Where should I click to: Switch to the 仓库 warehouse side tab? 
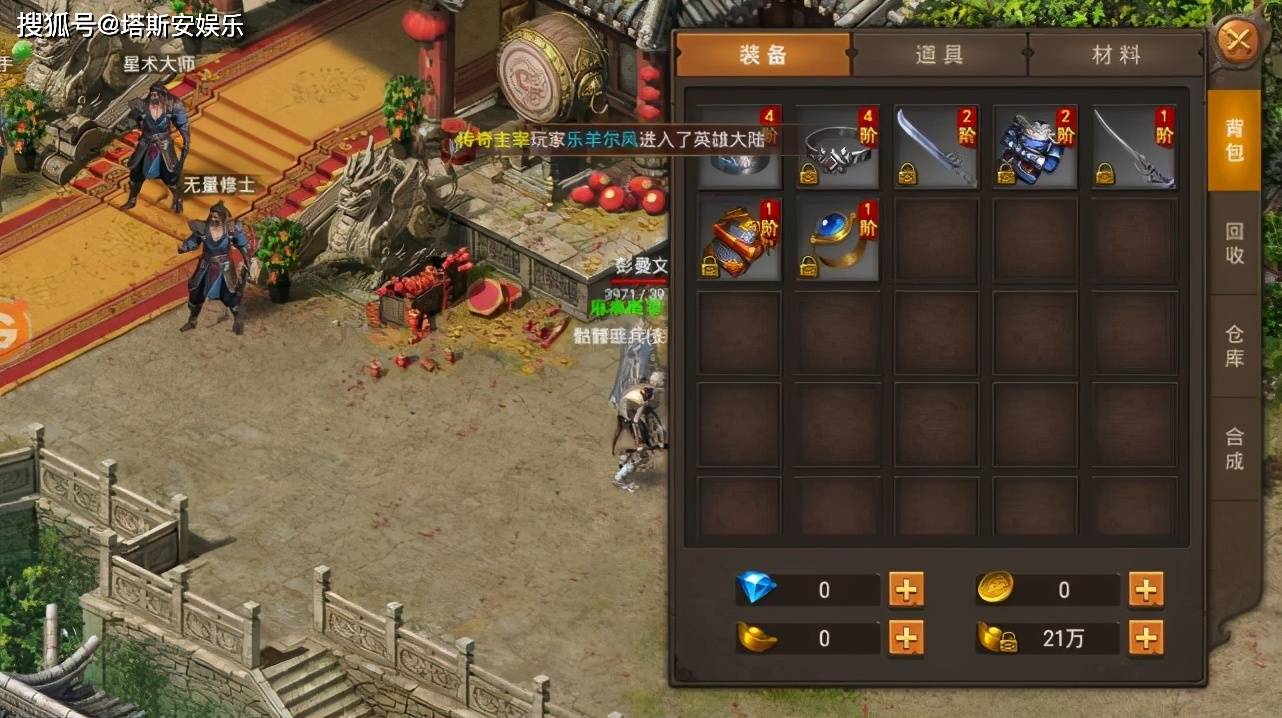click(1234, 345)
